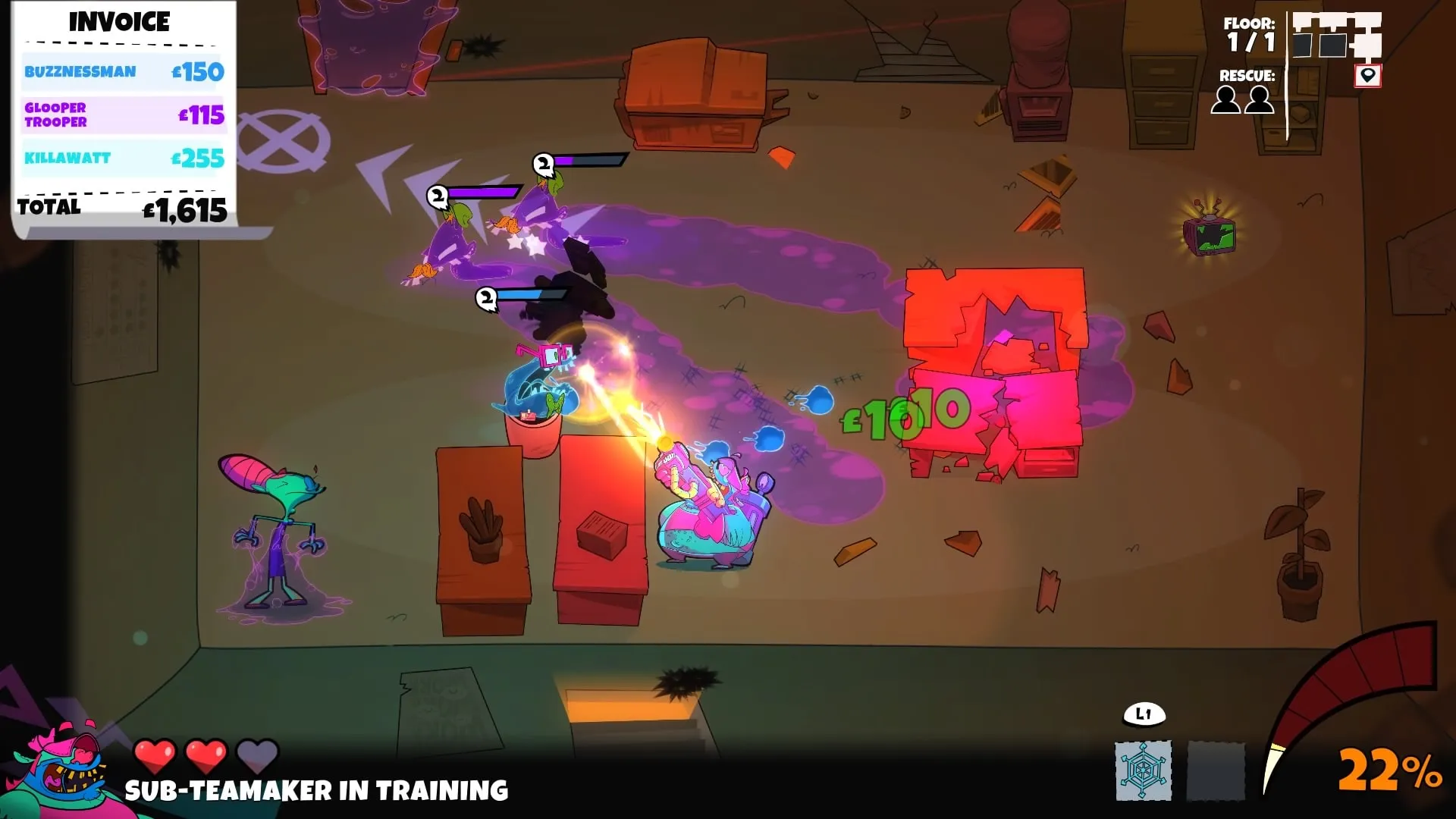Click the location pin map marker
The height and width of the screenshot is (819, 1456).
tap(1367, 76)
